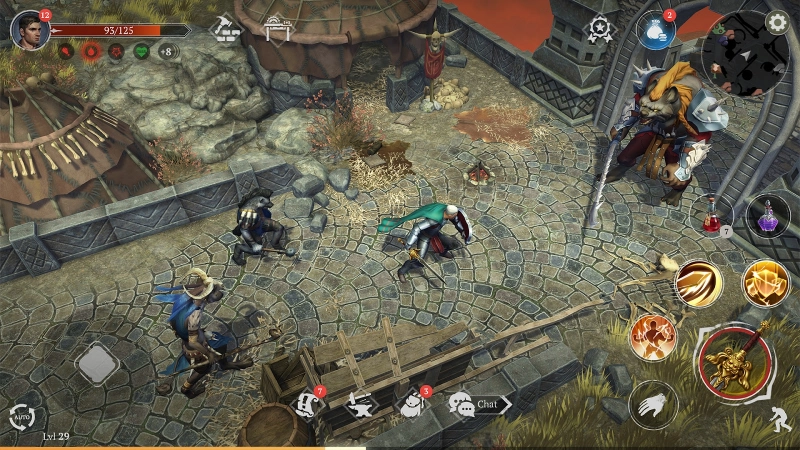Expand the circular minimap
800x450 pixels.
point(741,50)
